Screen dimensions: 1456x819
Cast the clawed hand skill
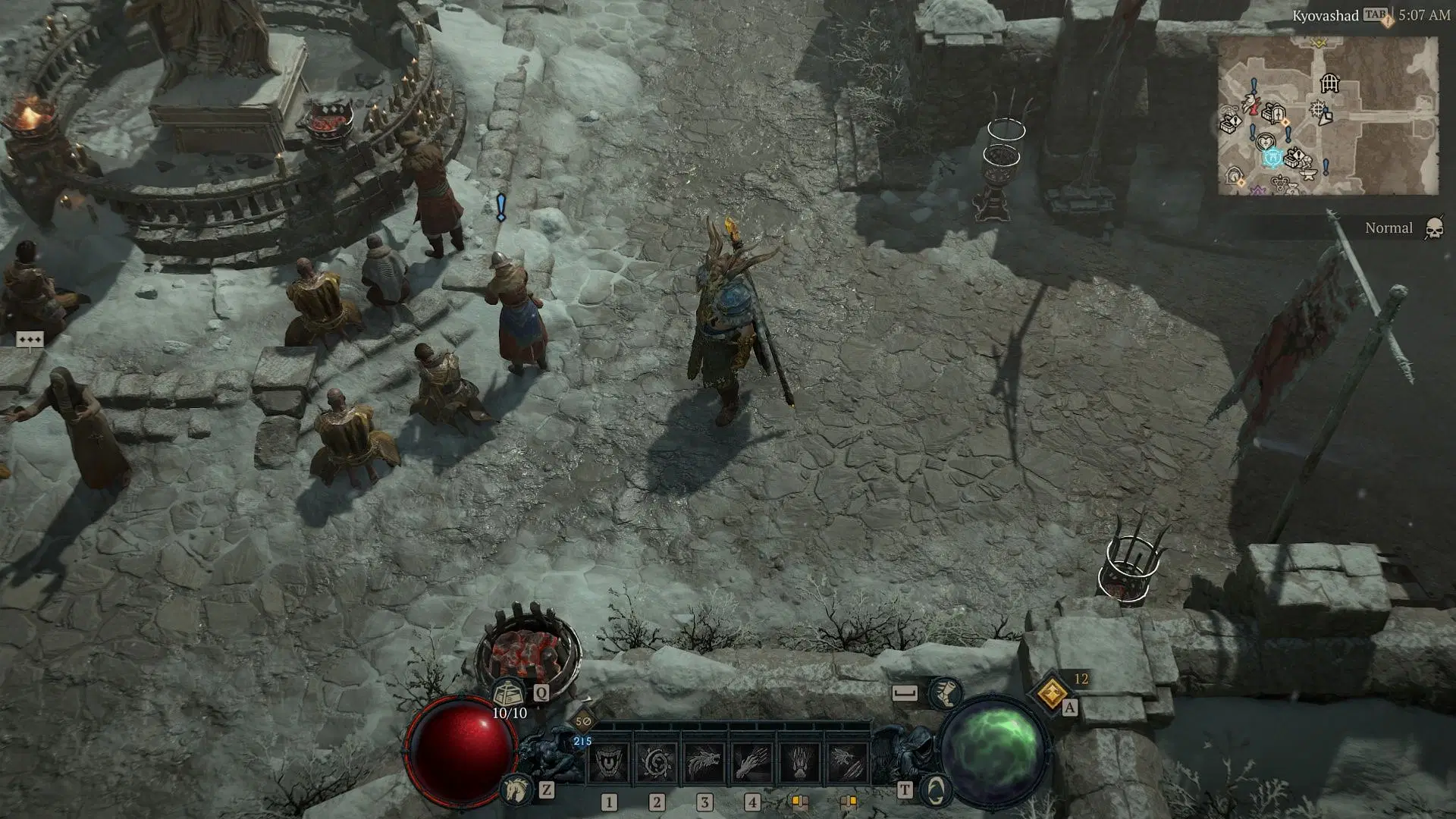tap(752, 761)
